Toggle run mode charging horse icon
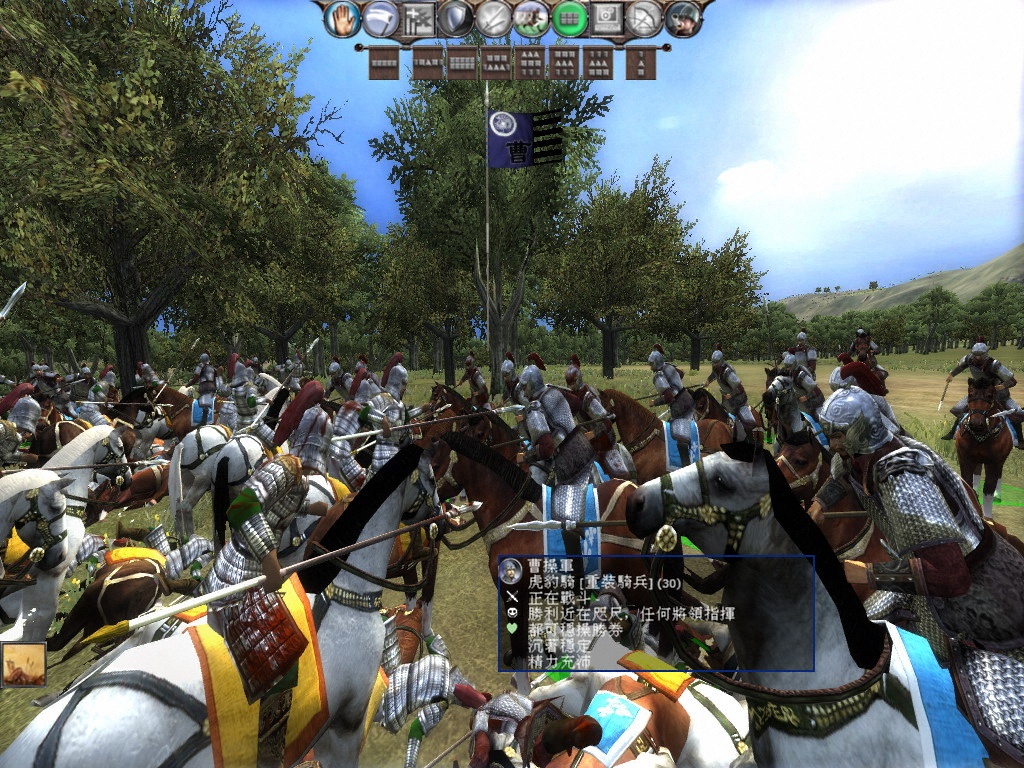This screenshot has height=768, width=1024. click(531, 19)
